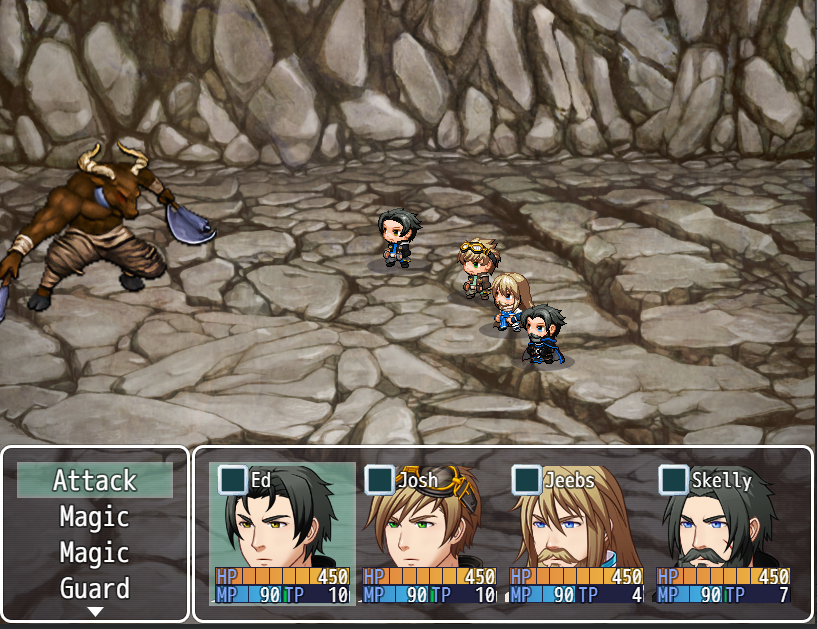
Task: Click the command list's down arrow
Action: click(95, 611)
